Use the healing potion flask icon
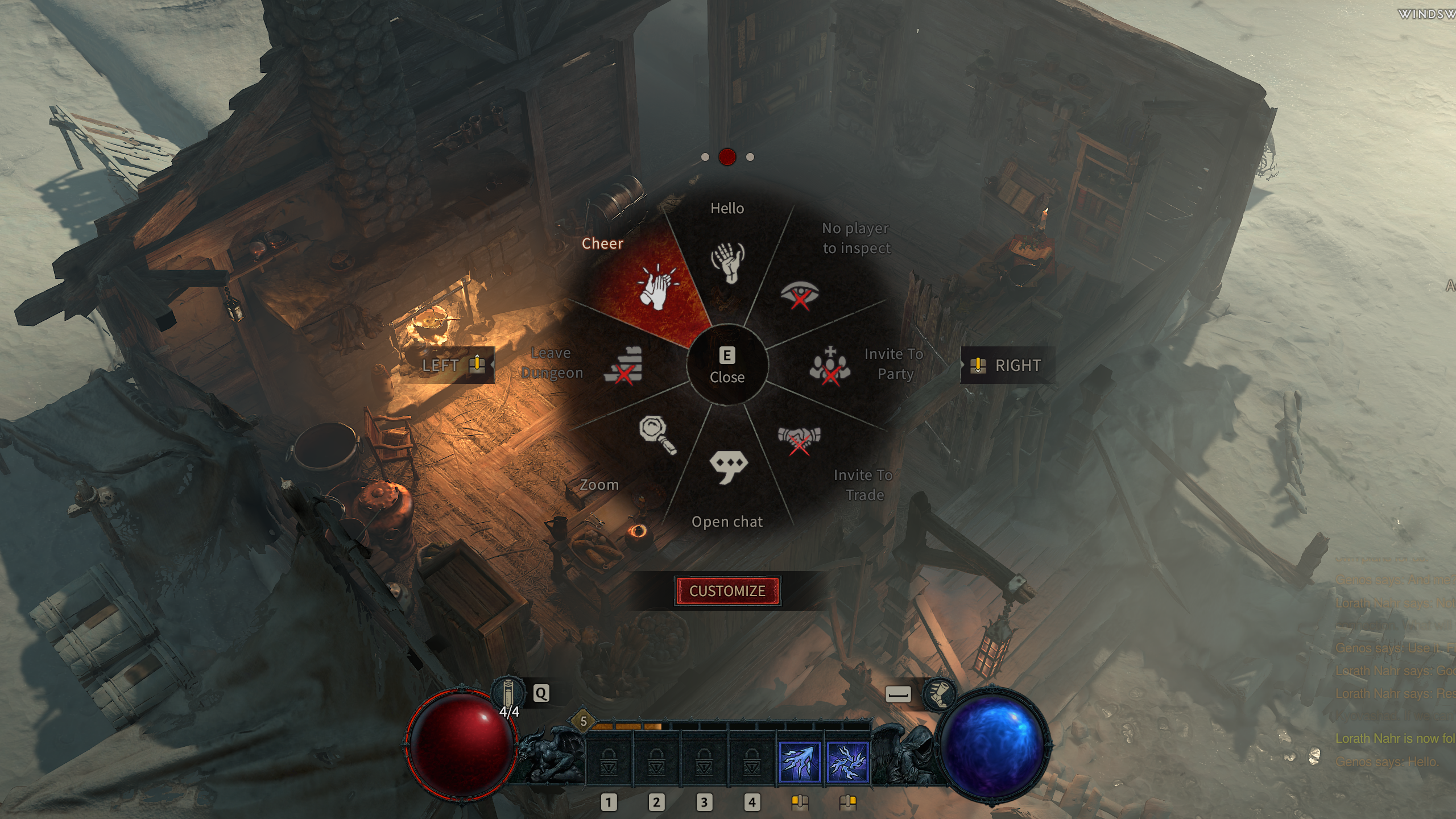This screenshot has height=819, width=1456. coord(508,693)
